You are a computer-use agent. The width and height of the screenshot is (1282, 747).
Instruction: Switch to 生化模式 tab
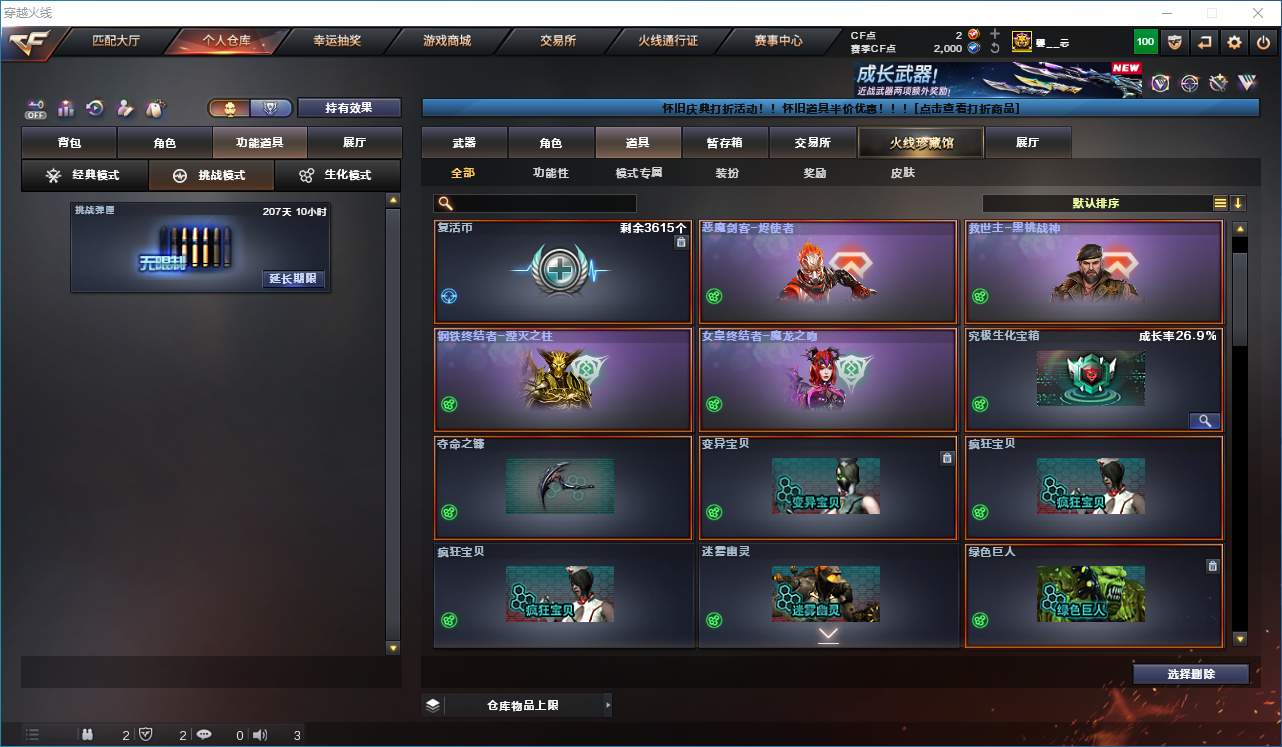pos(337,175)
